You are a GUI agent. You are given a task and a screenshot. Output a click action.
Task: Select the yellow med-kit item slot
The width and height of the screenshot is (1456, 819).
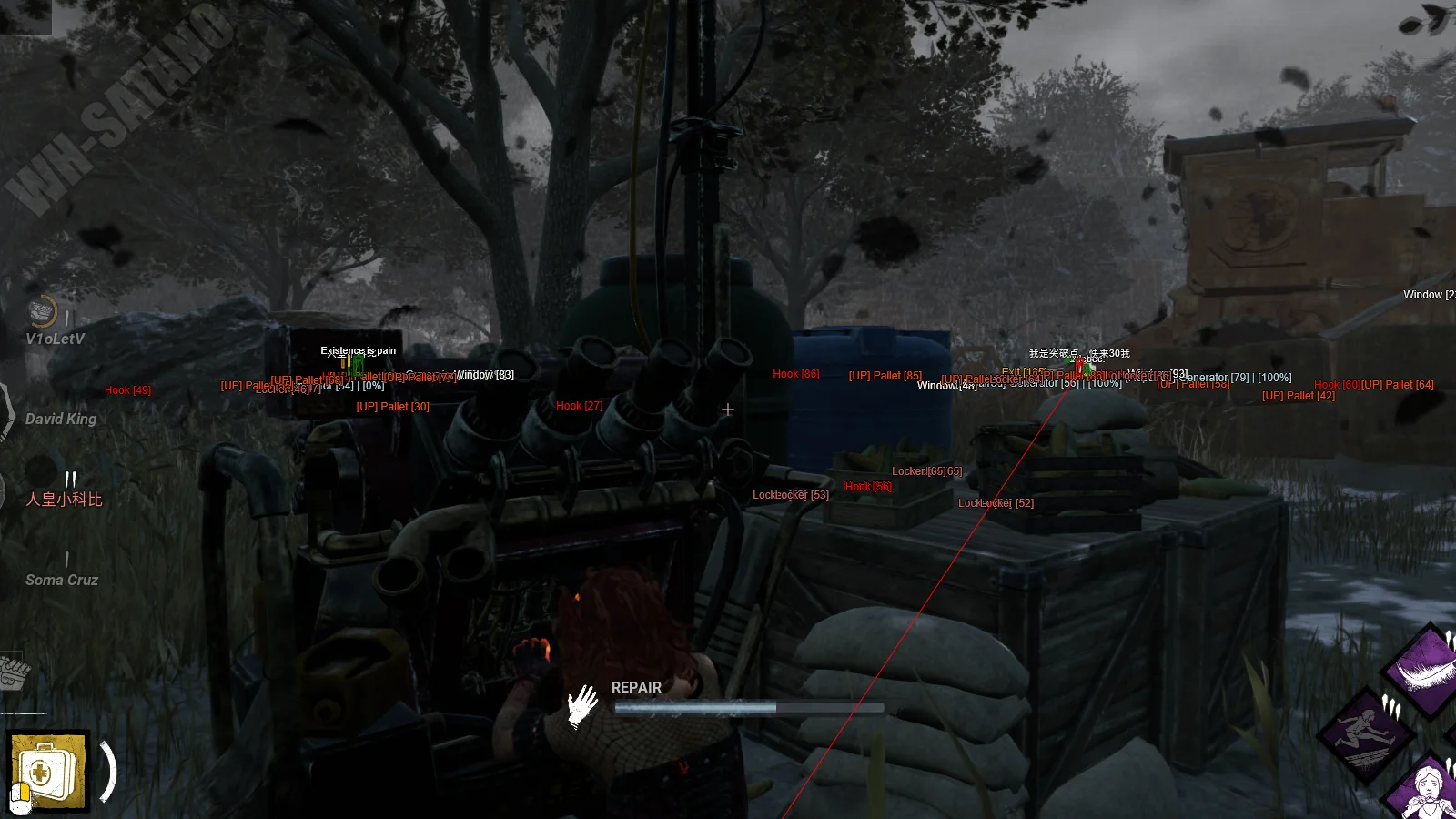click(48, 772)
